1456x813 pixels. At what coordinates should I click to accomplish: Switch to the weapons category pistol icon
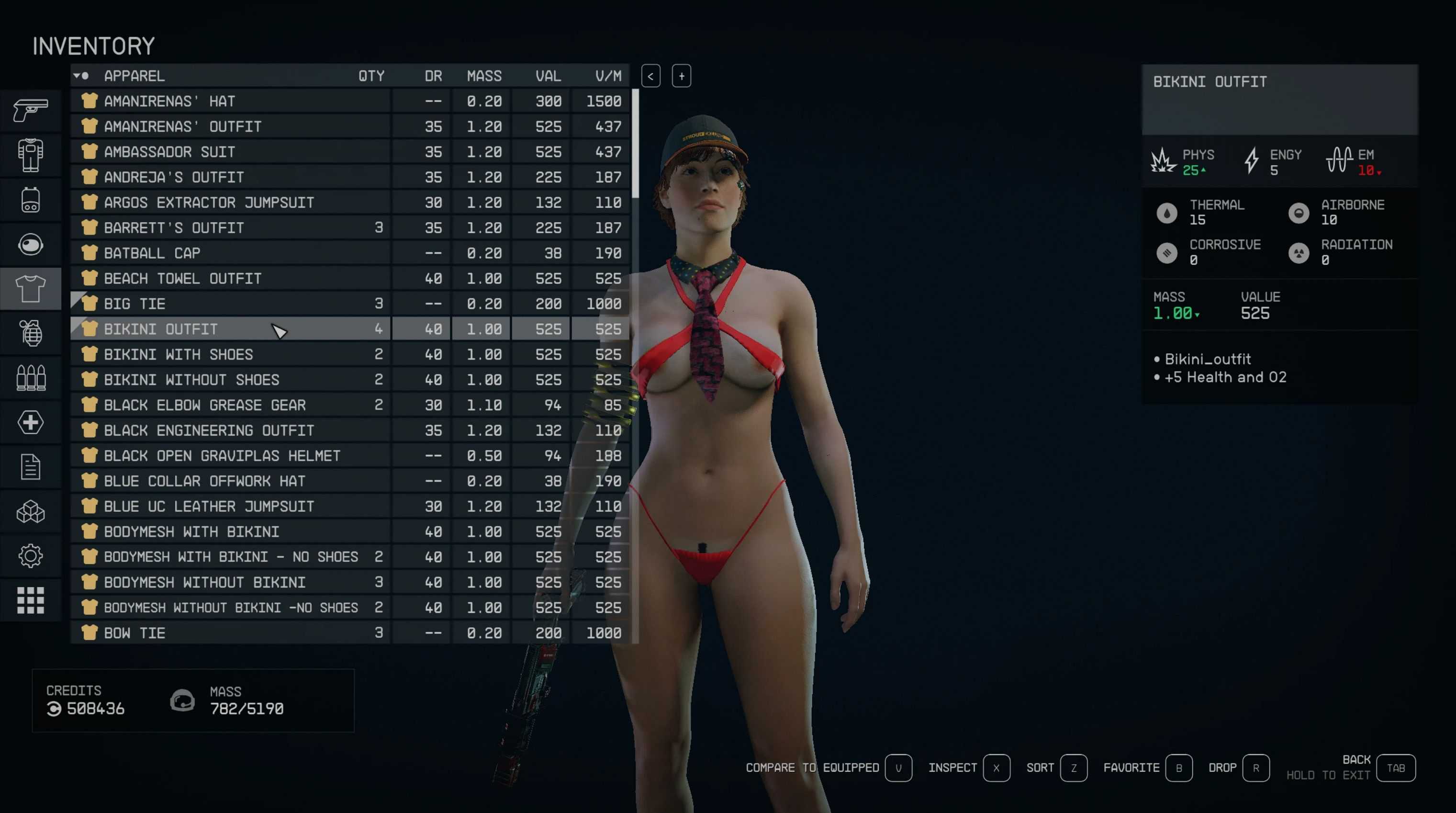tap(31, 110)
